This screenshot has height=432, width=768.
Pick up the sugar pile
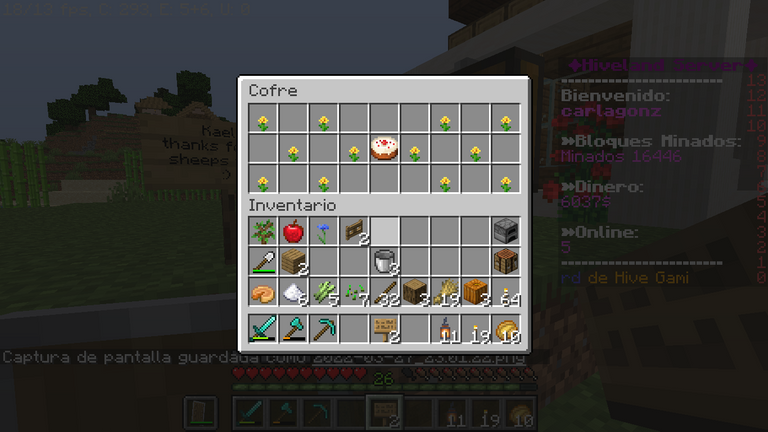coord(293,292)
